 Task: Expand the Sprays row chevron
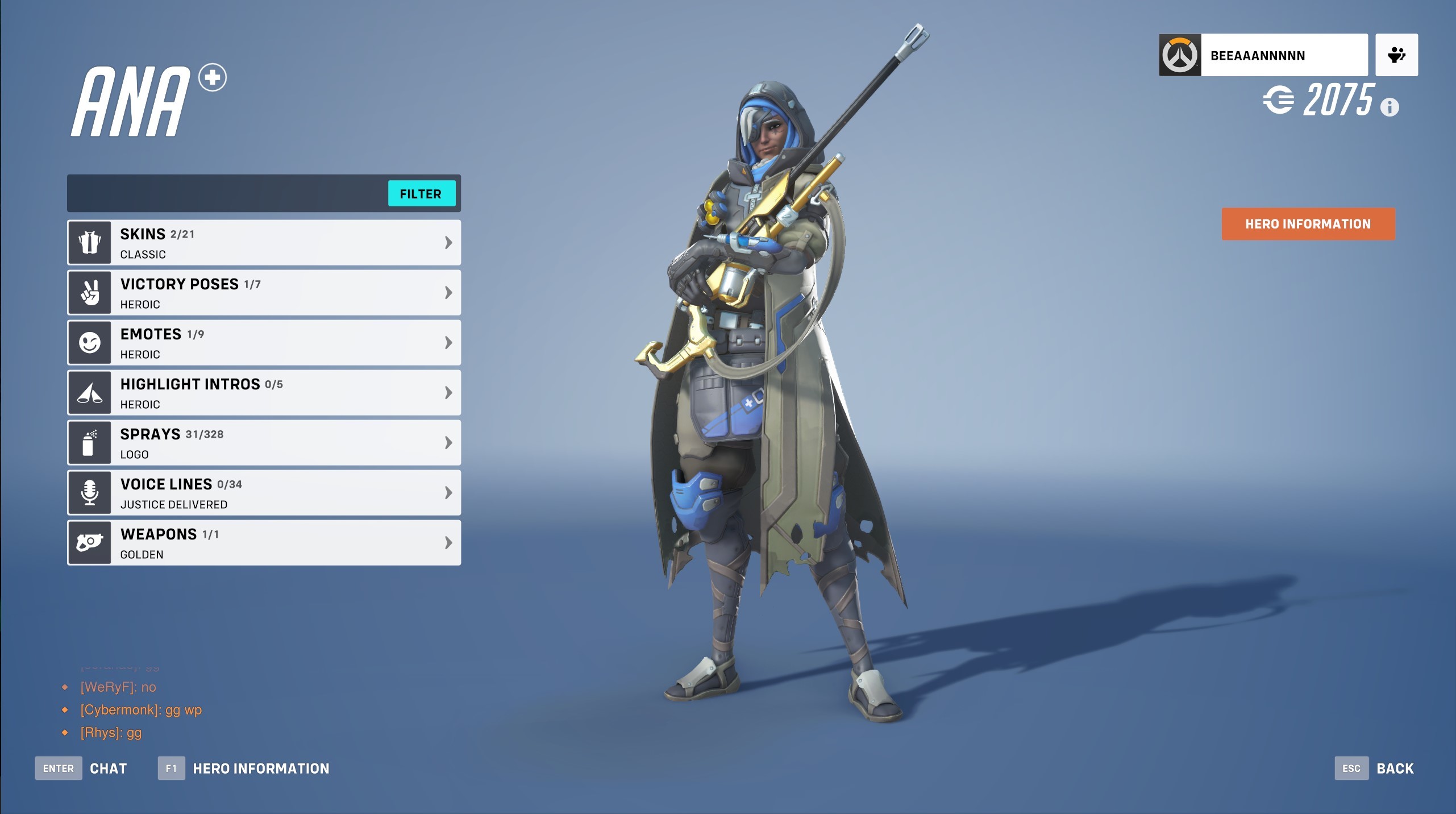point(448,443)
